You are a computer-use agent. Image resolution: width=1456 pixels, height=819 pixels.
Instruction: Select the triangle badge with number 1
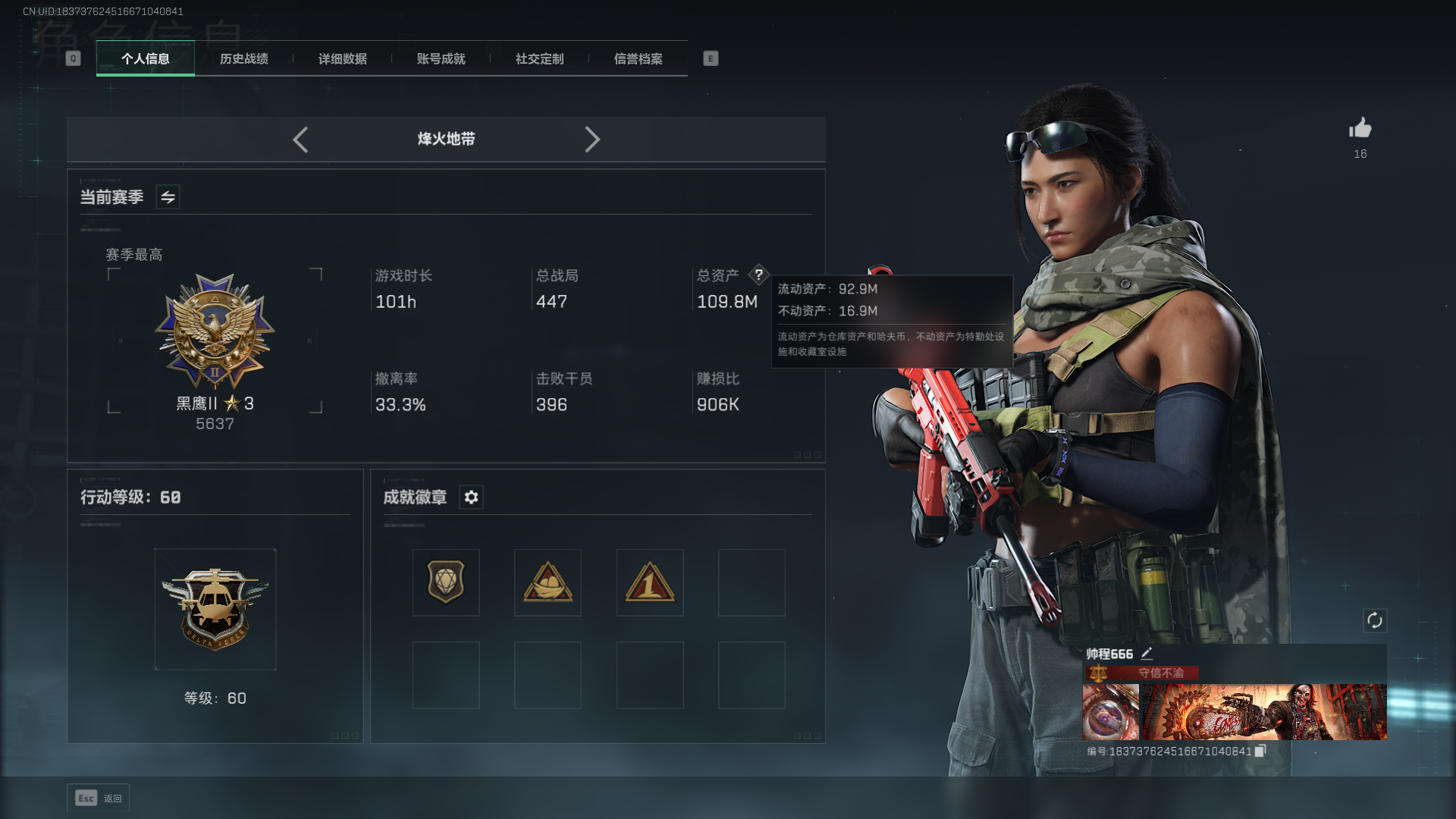(x=650, y=582)
